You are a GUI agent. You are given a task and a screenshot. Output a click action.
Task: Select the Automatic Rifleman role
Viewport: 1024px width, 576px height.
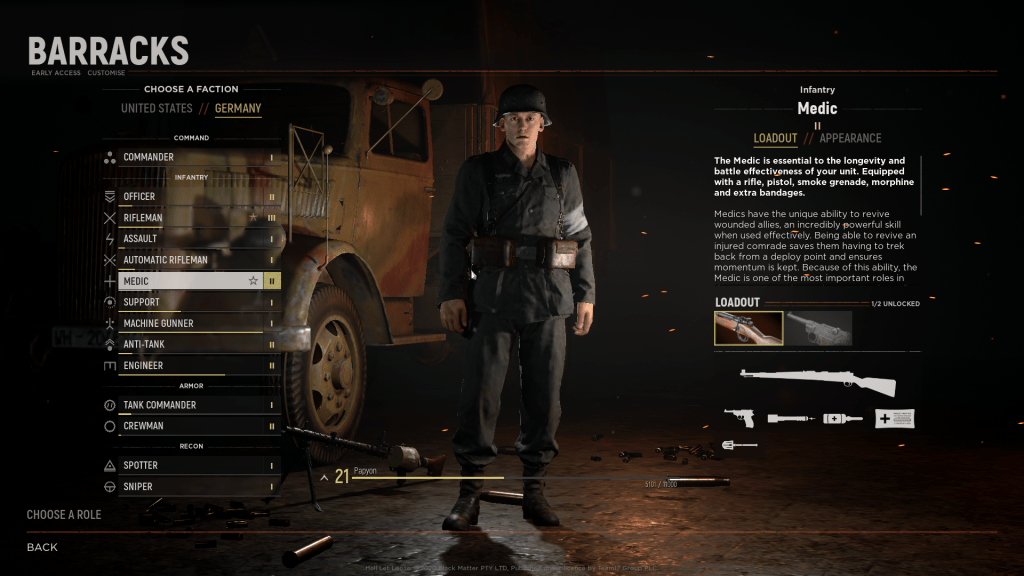(190, 260)
